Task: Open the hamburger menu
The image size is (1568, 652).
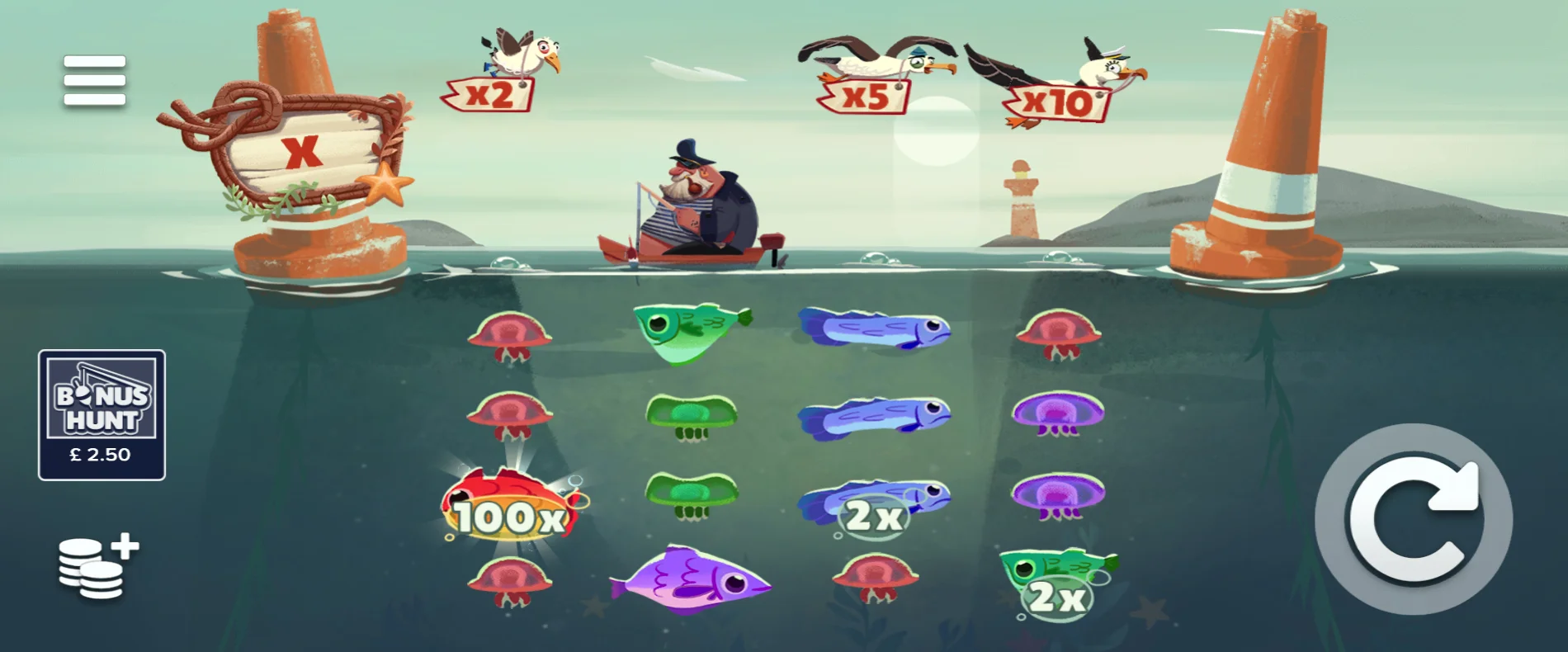Action: click(93, 82)
